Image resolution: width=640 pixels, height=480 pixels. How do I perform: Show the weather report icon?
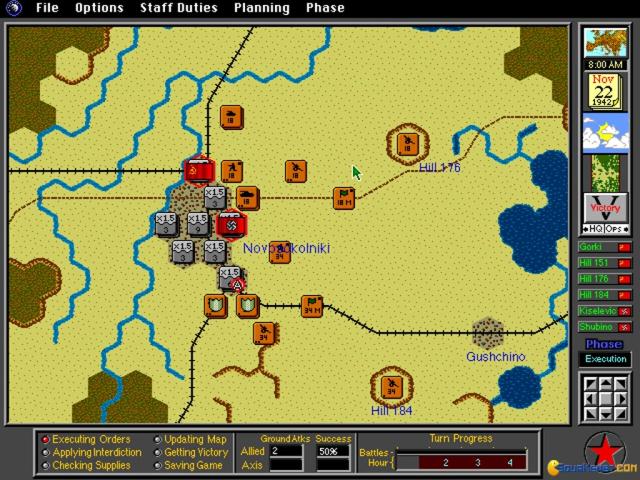(x=603, y=131)
